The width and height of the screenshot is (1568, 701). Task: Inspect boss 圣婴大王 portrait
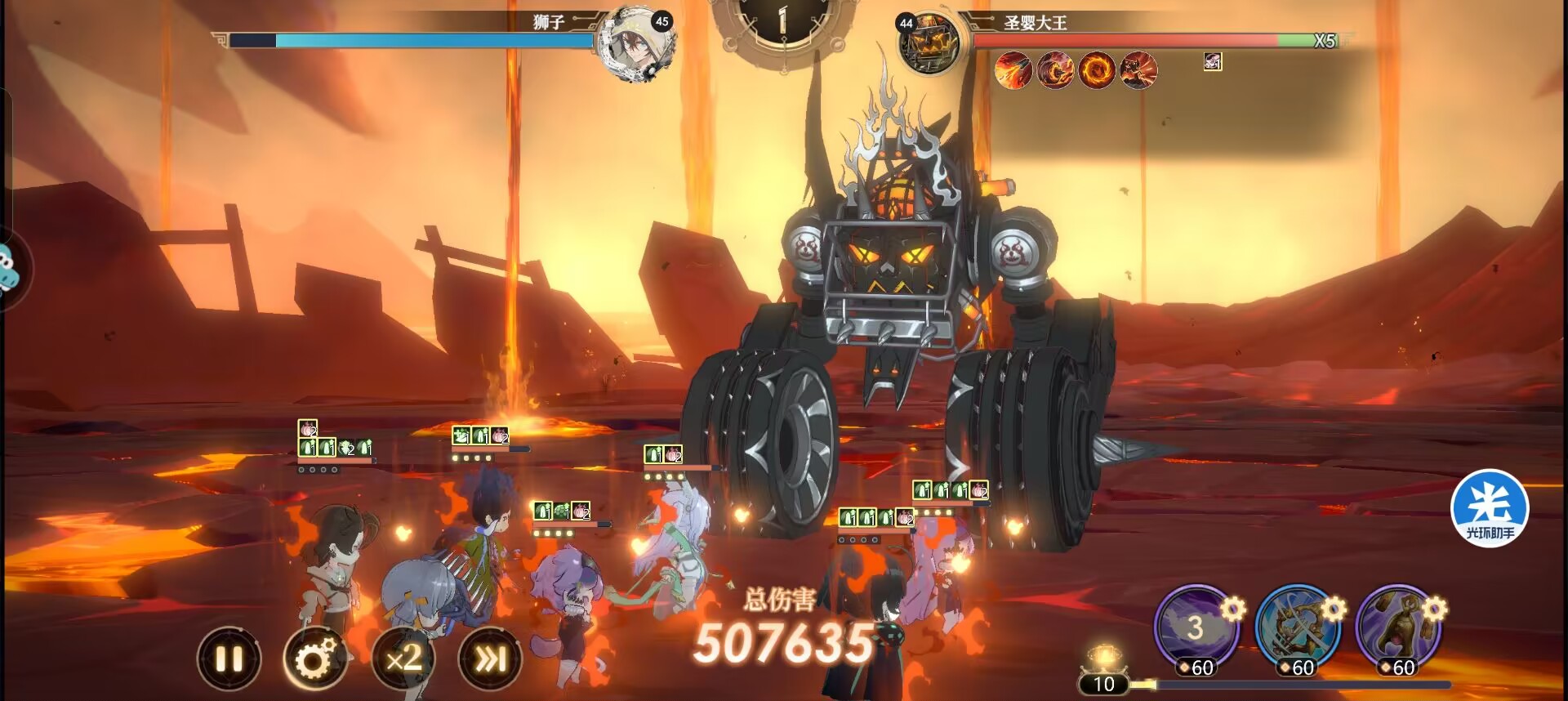pyautogui.click(x=929, y=44)
